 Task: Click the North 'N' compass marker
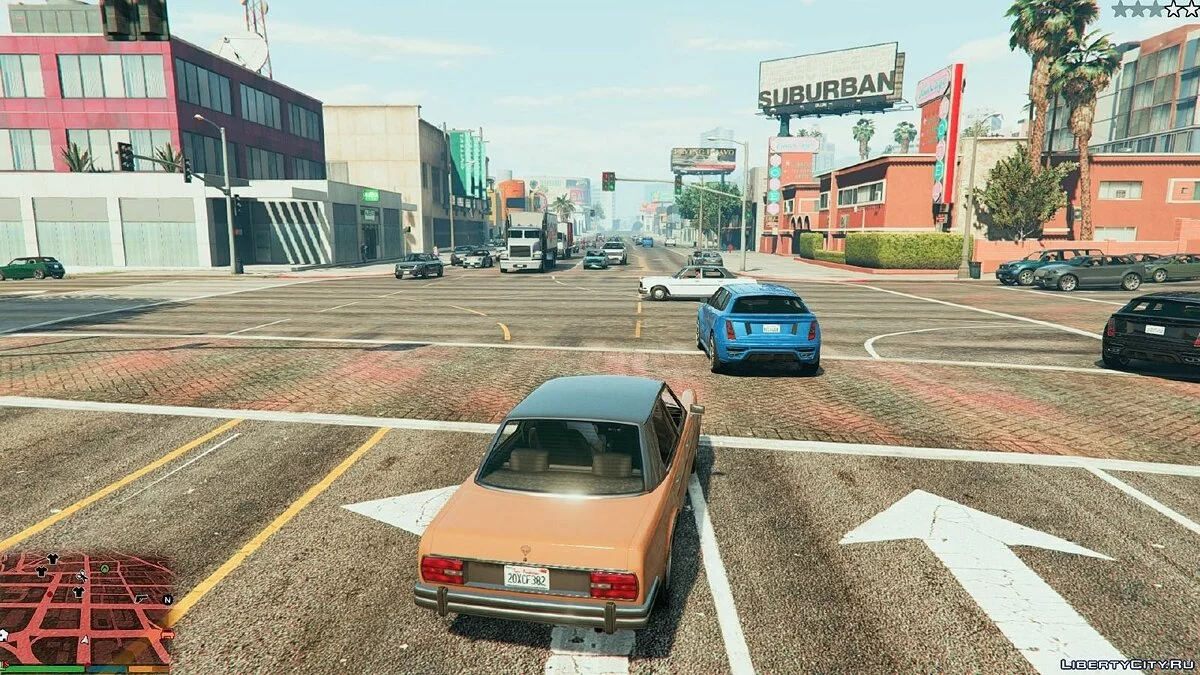click(167, 600)
